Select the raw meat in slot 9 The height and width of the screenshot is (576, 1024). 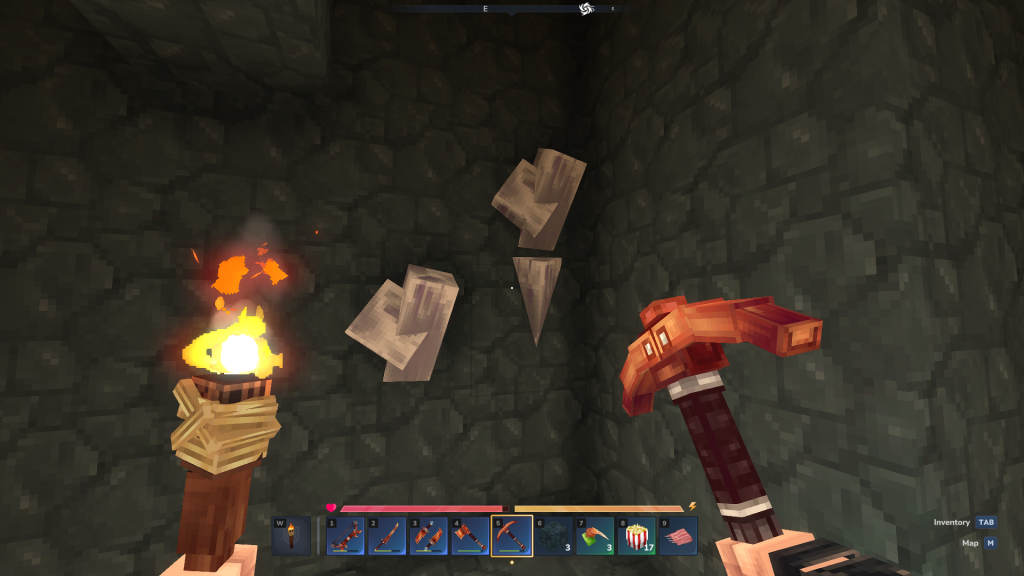678,536
